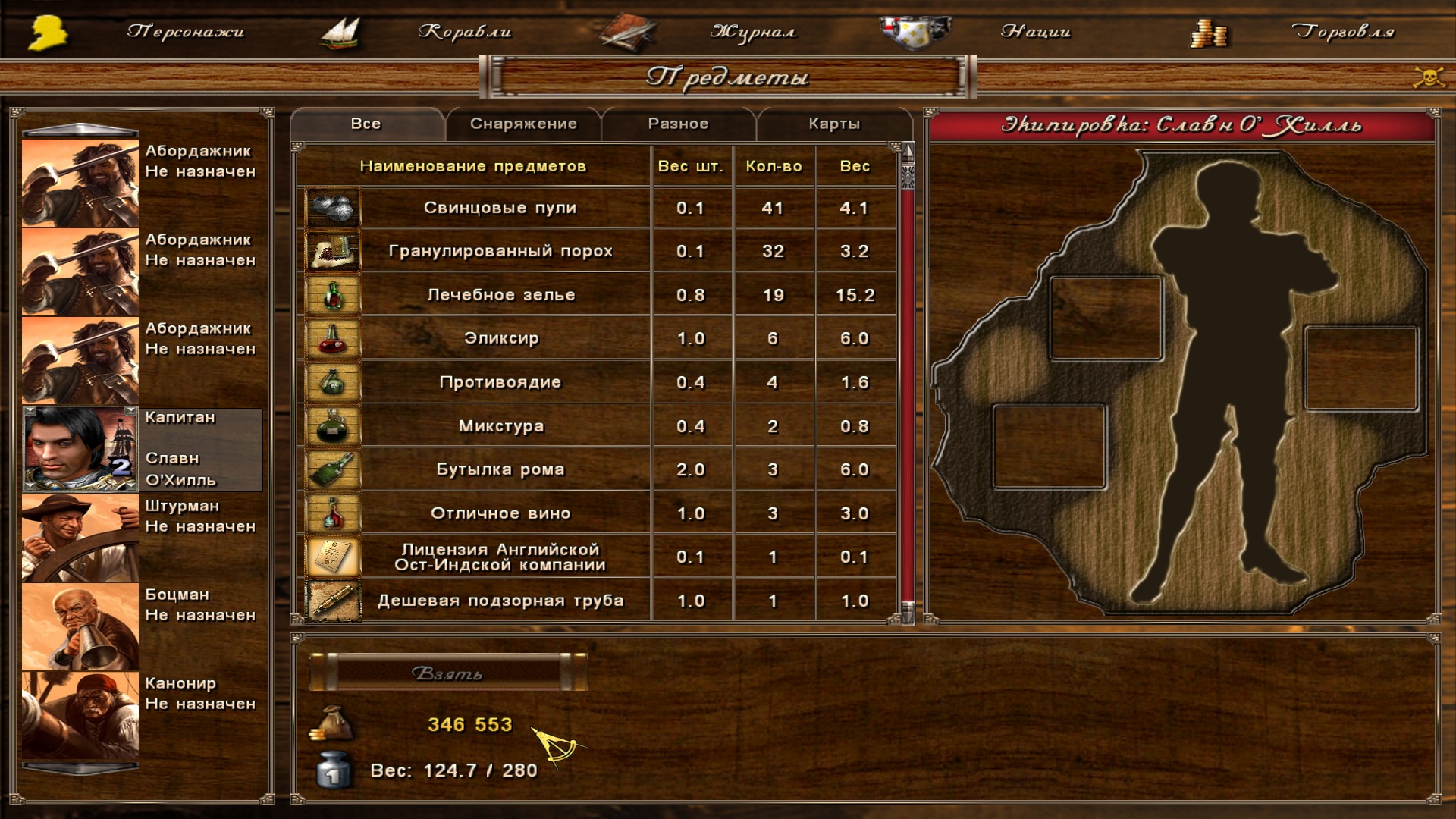The width and height of the screenshot is (1456, 819).
Task: Open the Нации (Nations) menu
Action: [x=1035, y=32]
